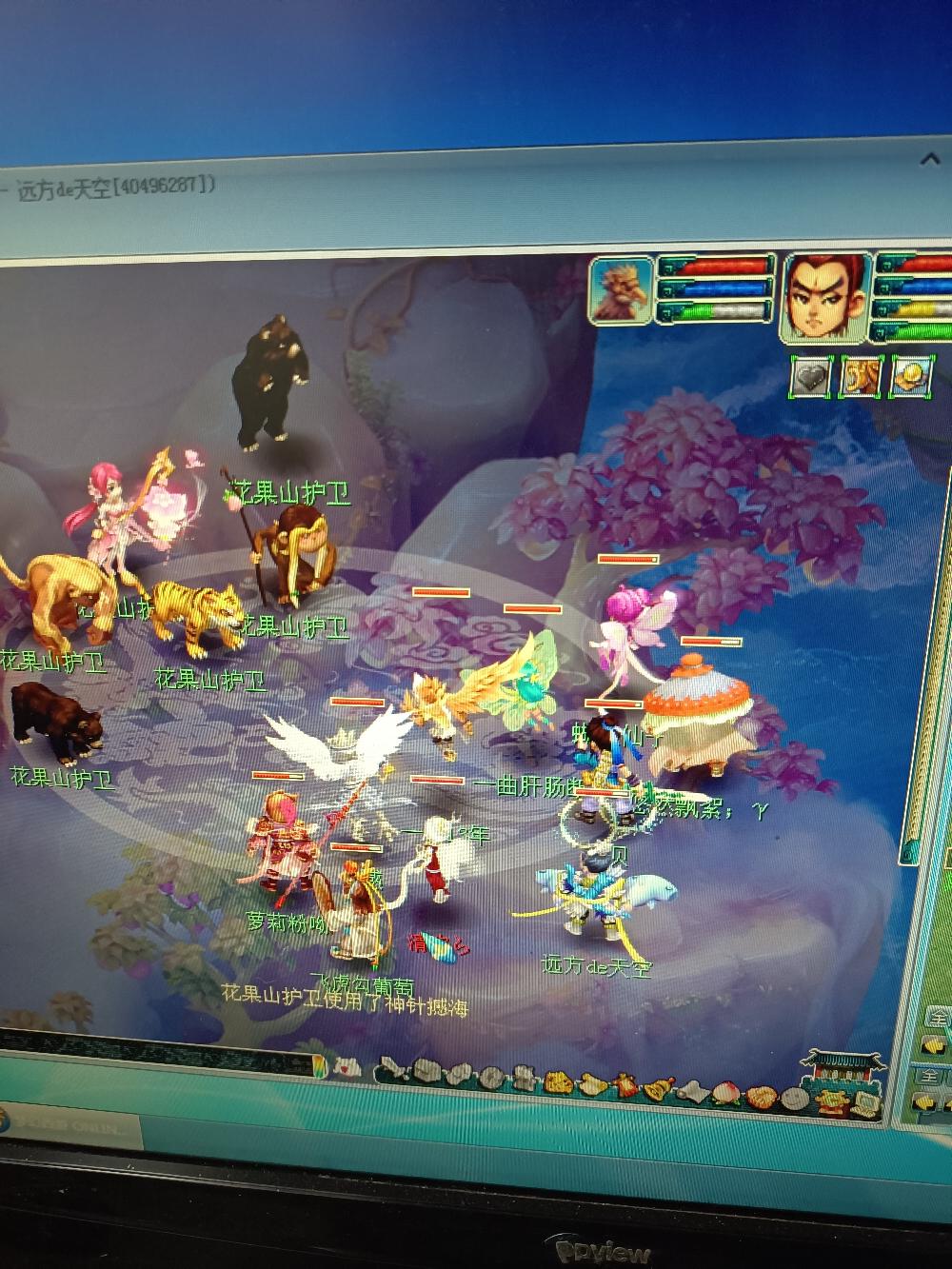This screenshot has width=952, height=1269.
Task: Click the golden bell toolbar icon
Action: coord(657,1088)
